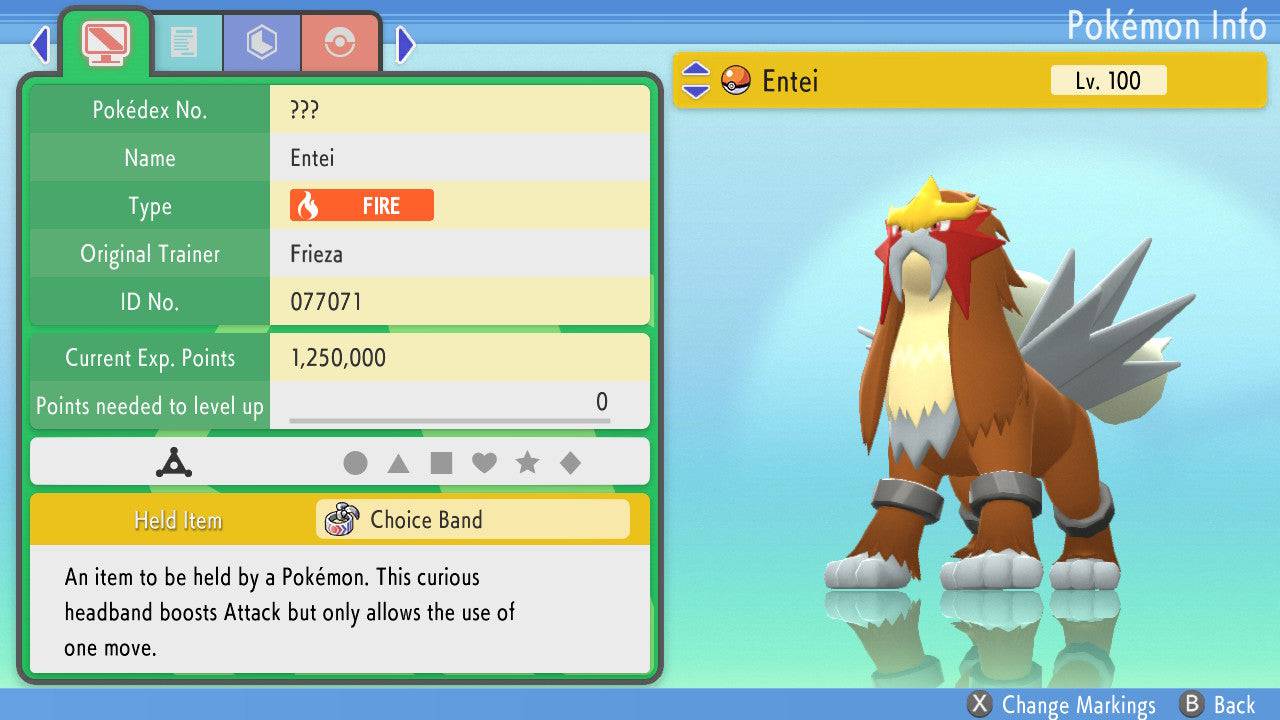Select the Choice Band held item

(472, 520)
